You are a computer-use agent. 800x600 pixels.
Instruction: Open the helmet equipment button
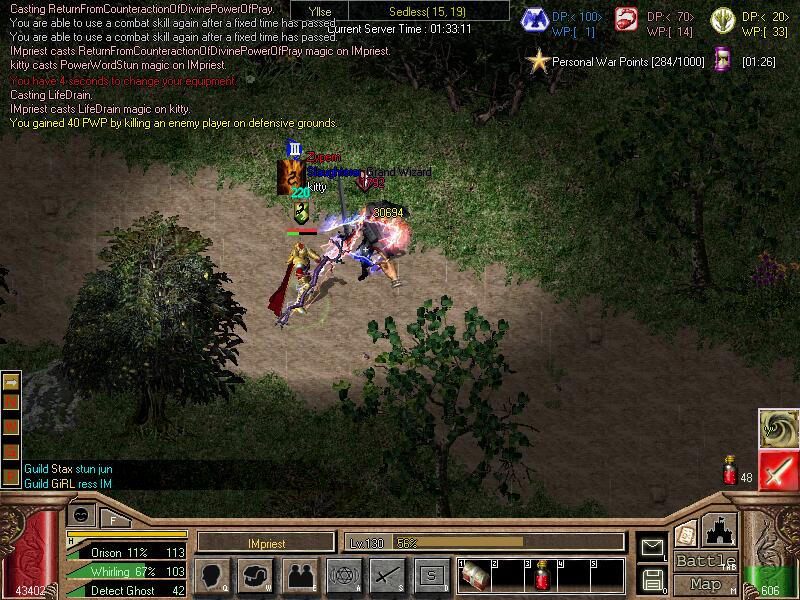point(256,576)
